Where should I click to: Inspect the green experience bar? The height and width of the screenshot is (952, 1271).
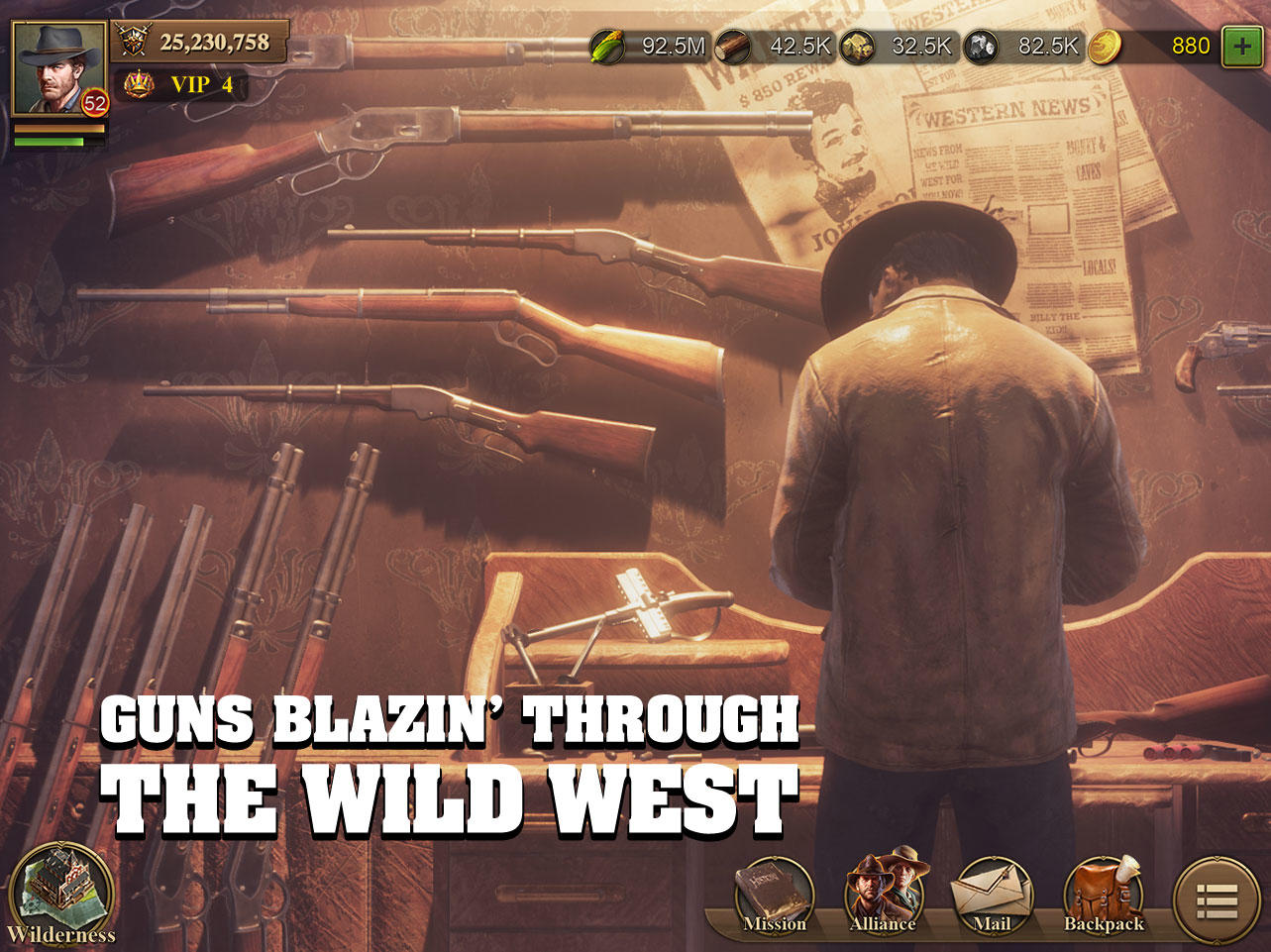(x=59, y=141)
